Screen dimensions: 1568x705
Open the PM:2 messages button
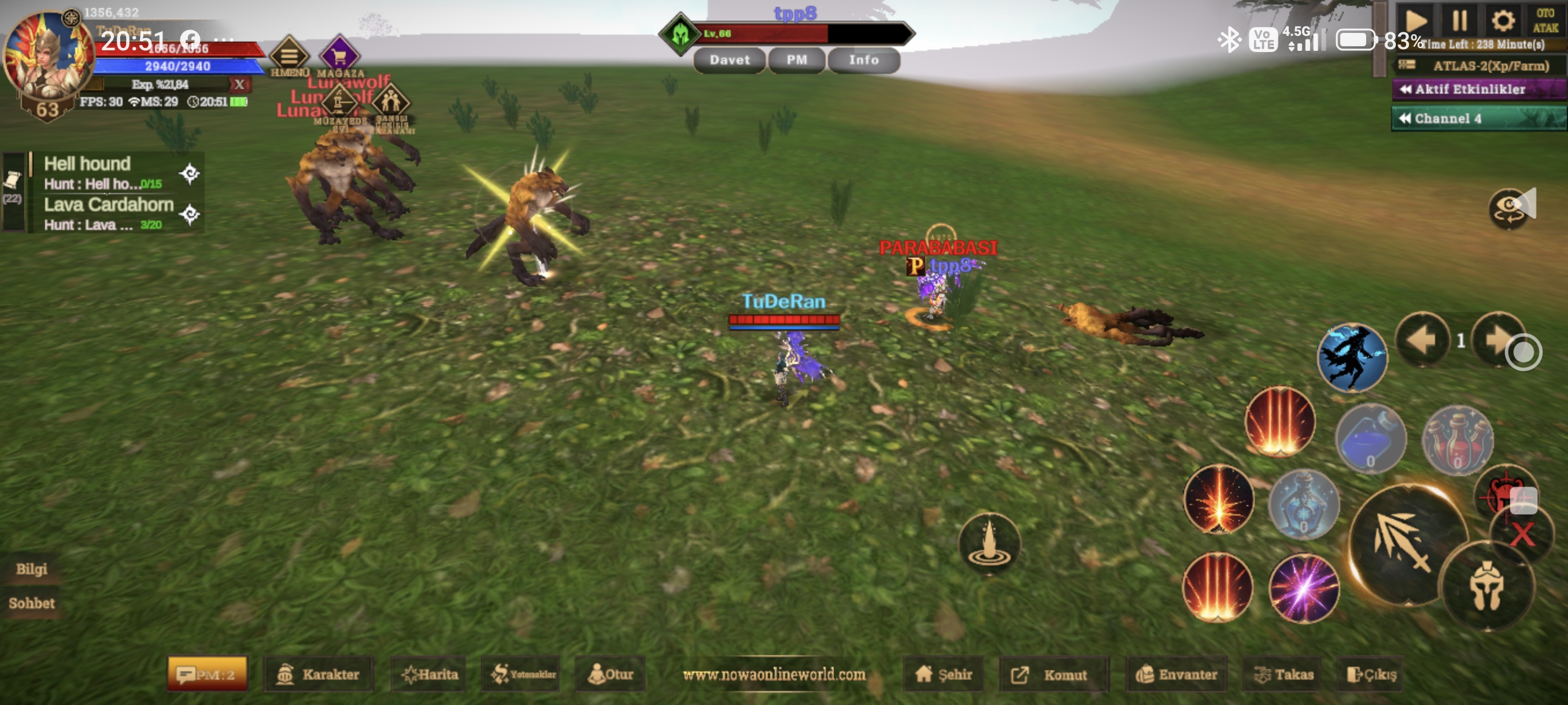(x=207, y=674)
